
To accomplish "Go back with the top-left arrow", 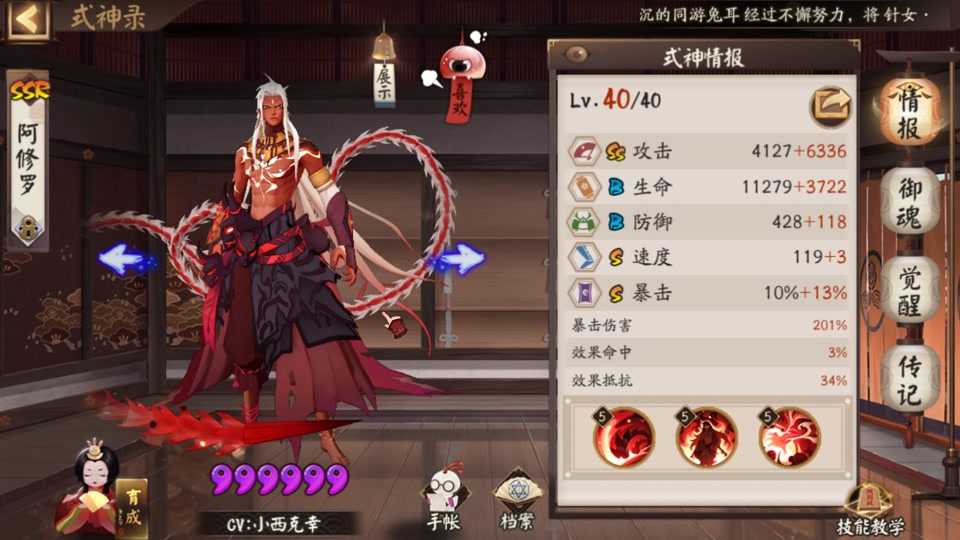I will click(27, 20).
